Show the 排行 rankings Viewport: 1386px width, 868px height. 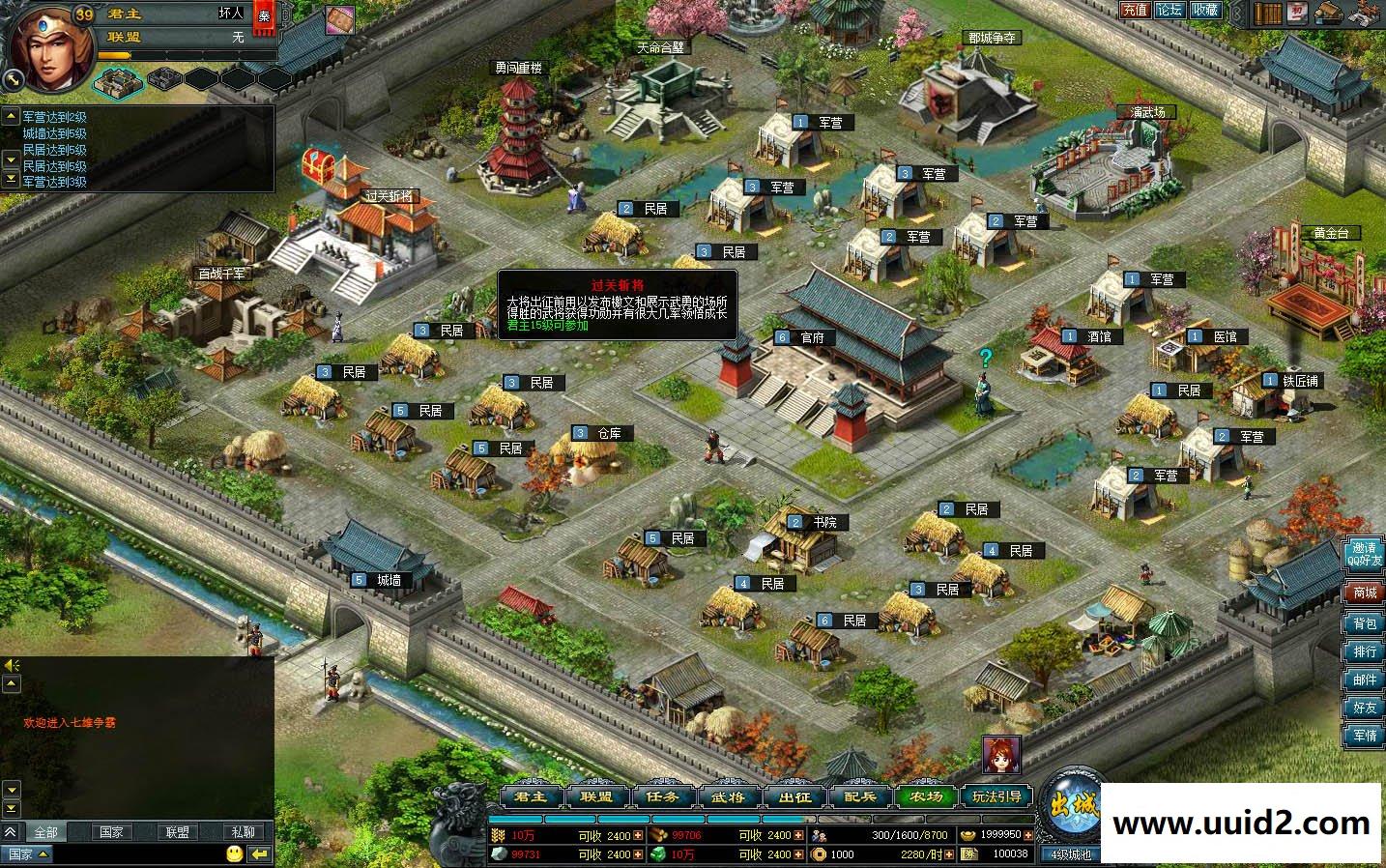click(1365, 651)
